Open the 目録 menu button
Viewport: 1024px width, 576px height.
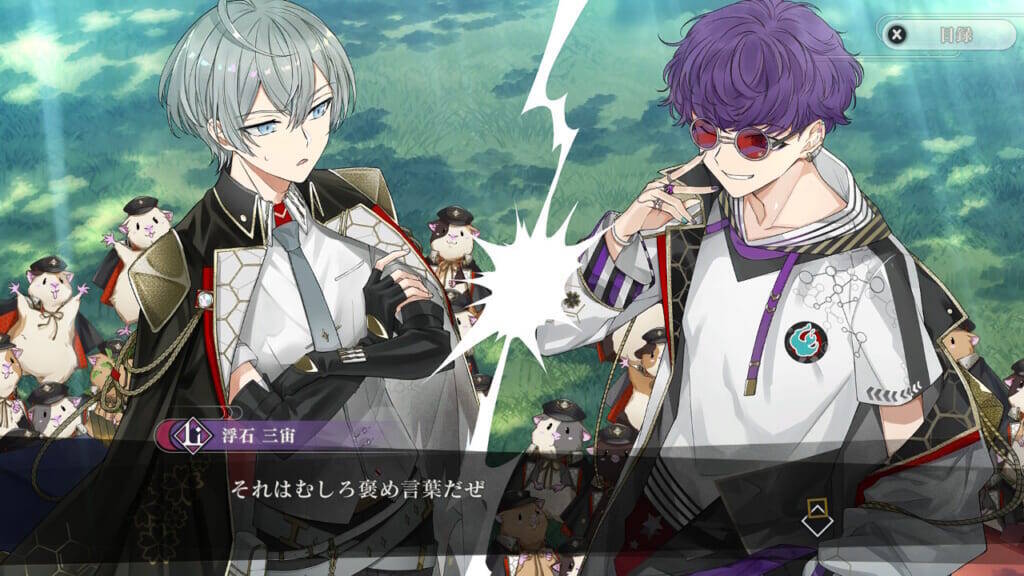click(946, 34)
